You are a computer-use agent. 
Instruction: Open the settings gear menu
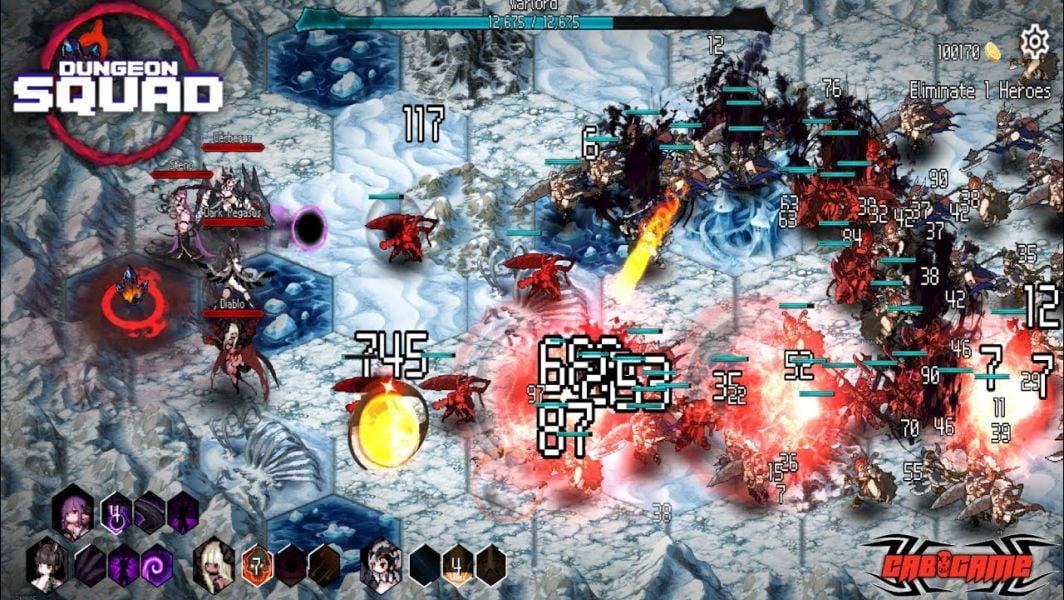coord(1033,42)
